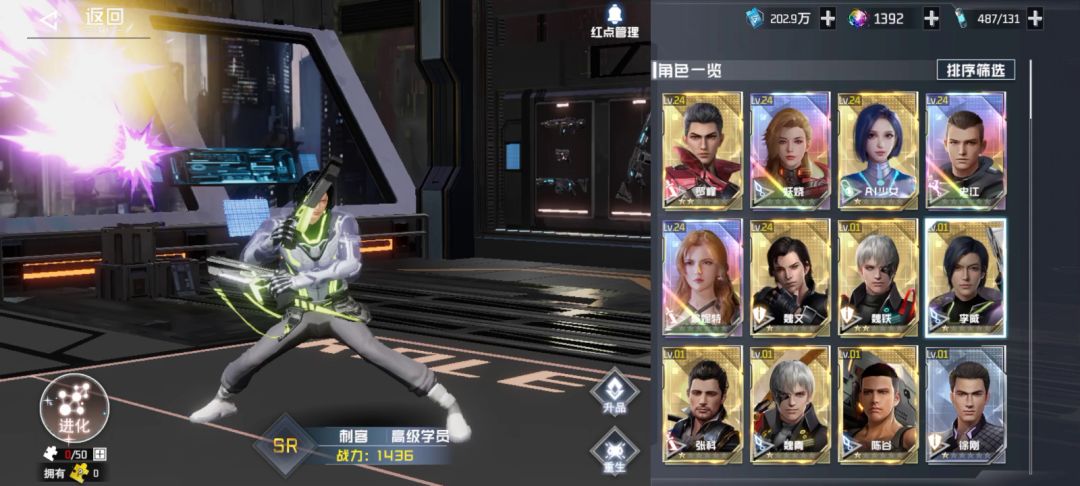The width and height of the screenshot is (1080, 486).
Task: Add more blue cube currency (202.9万)
Action: pyautogui.click(x=827, y=18)
